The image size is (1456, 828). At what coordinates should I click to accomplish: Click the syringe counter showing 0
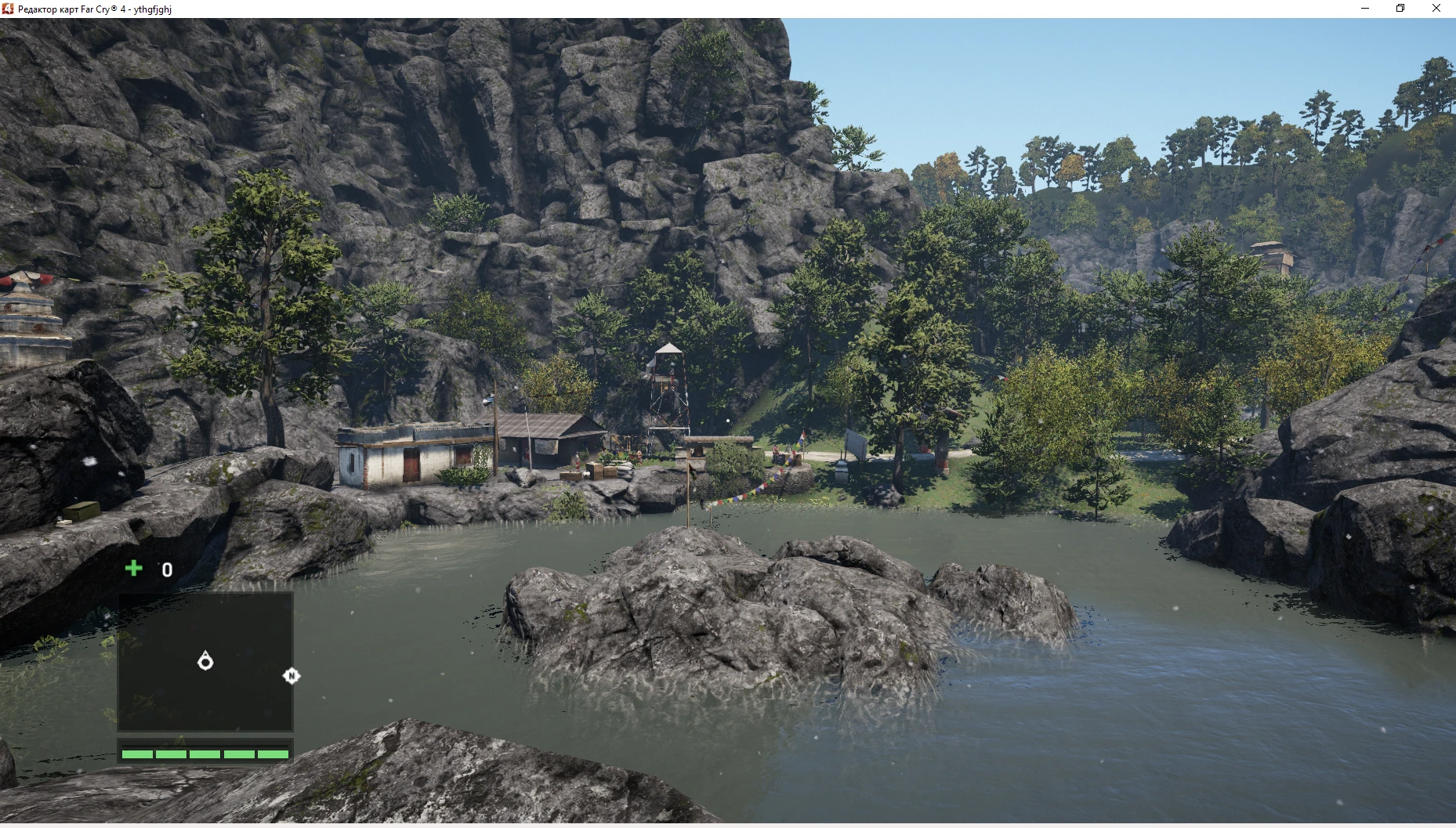(165, 569)
